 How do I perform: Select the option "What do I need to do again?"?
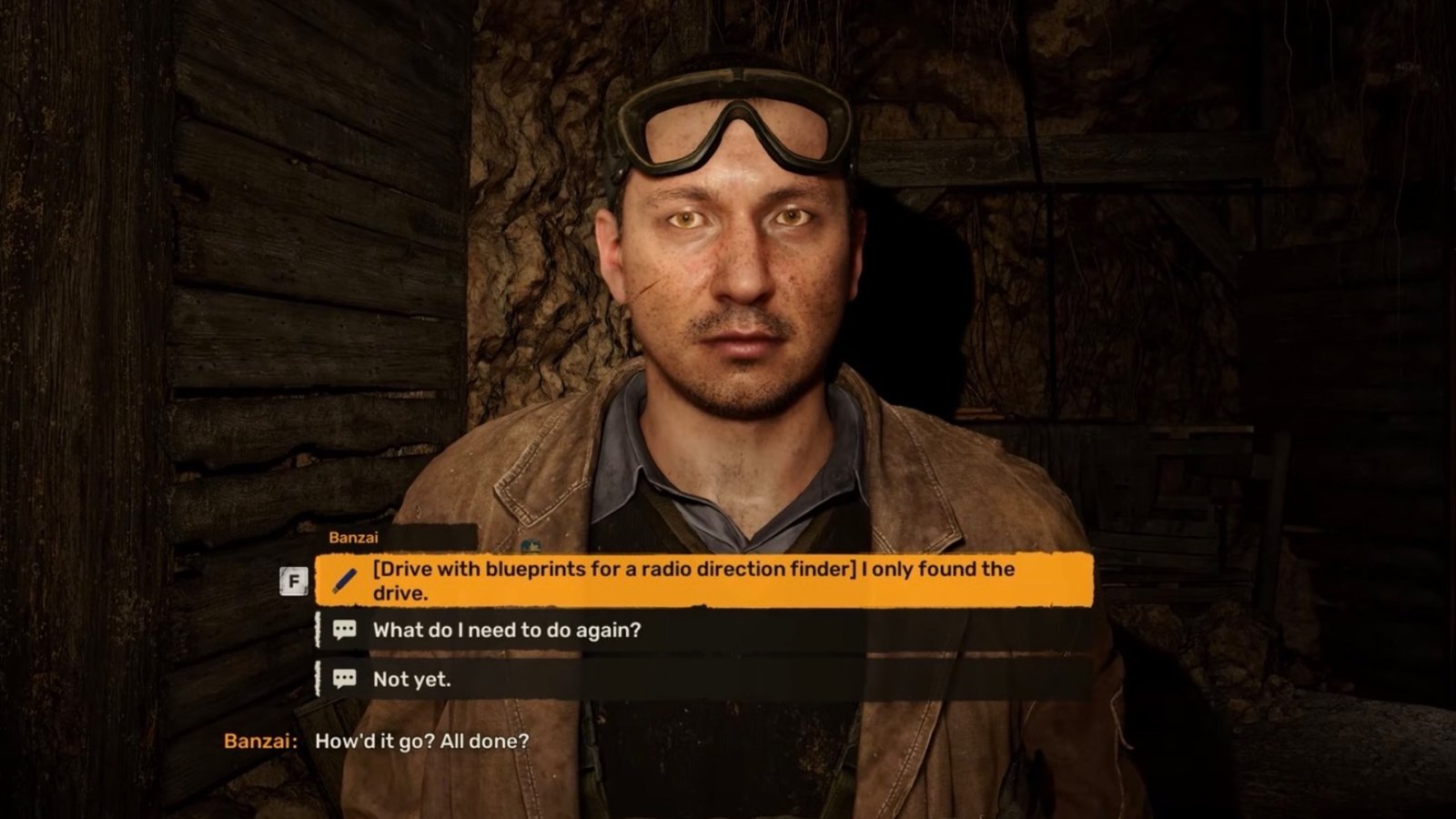pyautogui.click(x=505, y=630)
